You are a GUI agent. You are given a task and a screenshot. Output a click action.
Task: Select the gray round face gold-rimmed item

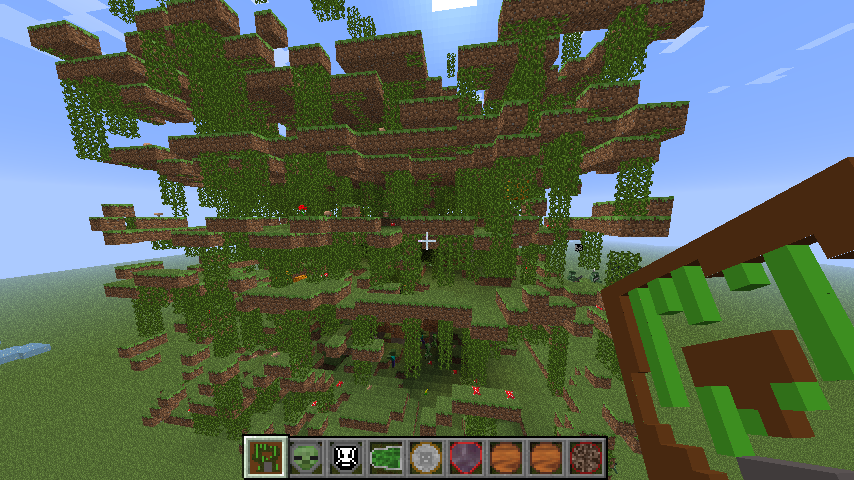[426, 456]
